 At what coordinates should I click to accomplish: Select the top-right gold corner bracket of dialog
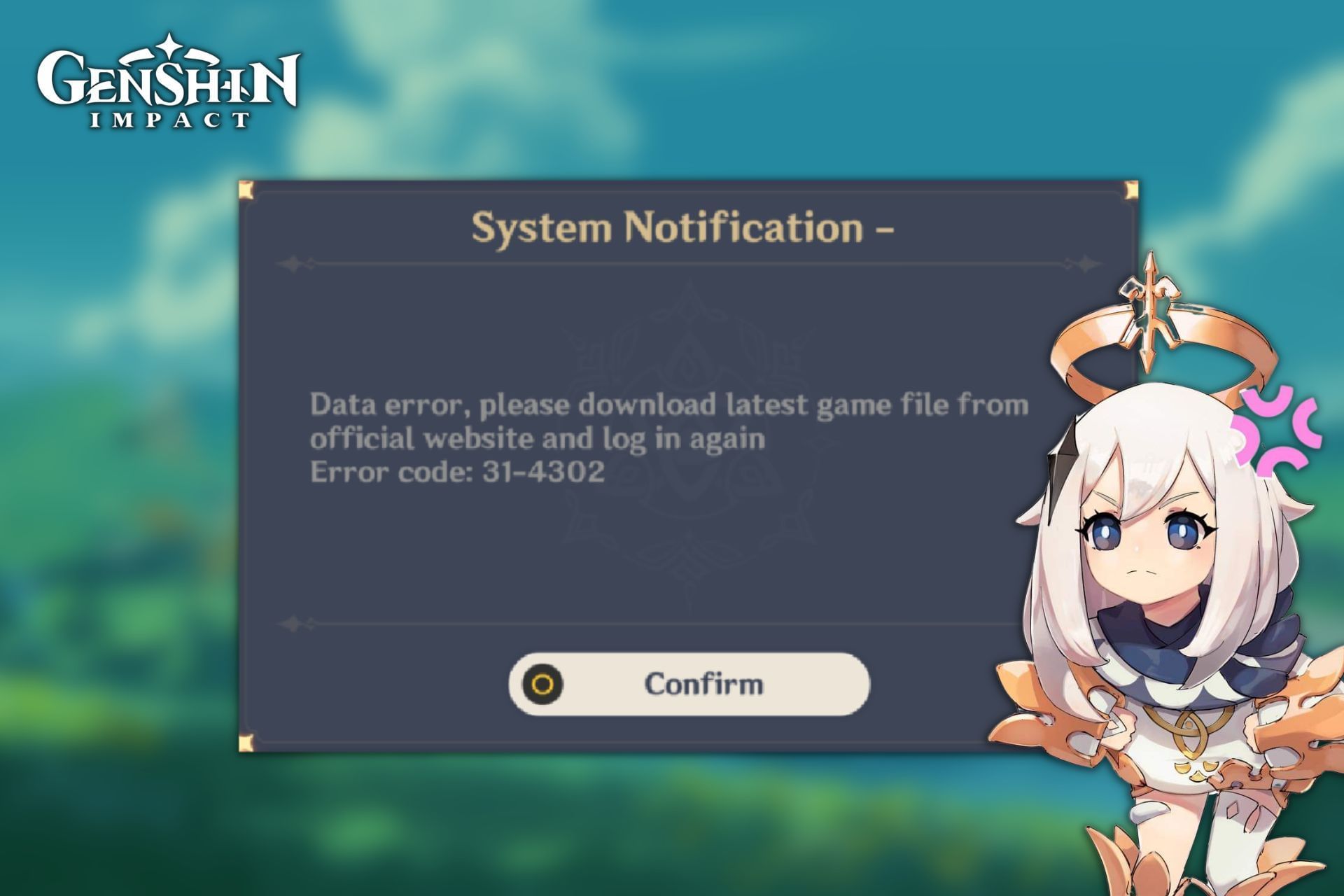point(1132,190)
